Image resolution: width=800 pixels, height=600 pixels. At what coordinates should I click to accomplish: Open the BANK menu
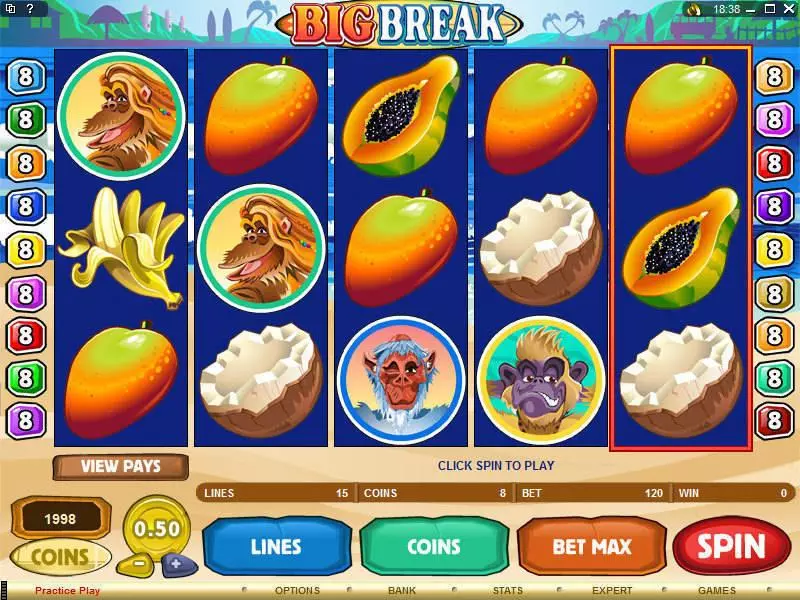pos(402,591)
